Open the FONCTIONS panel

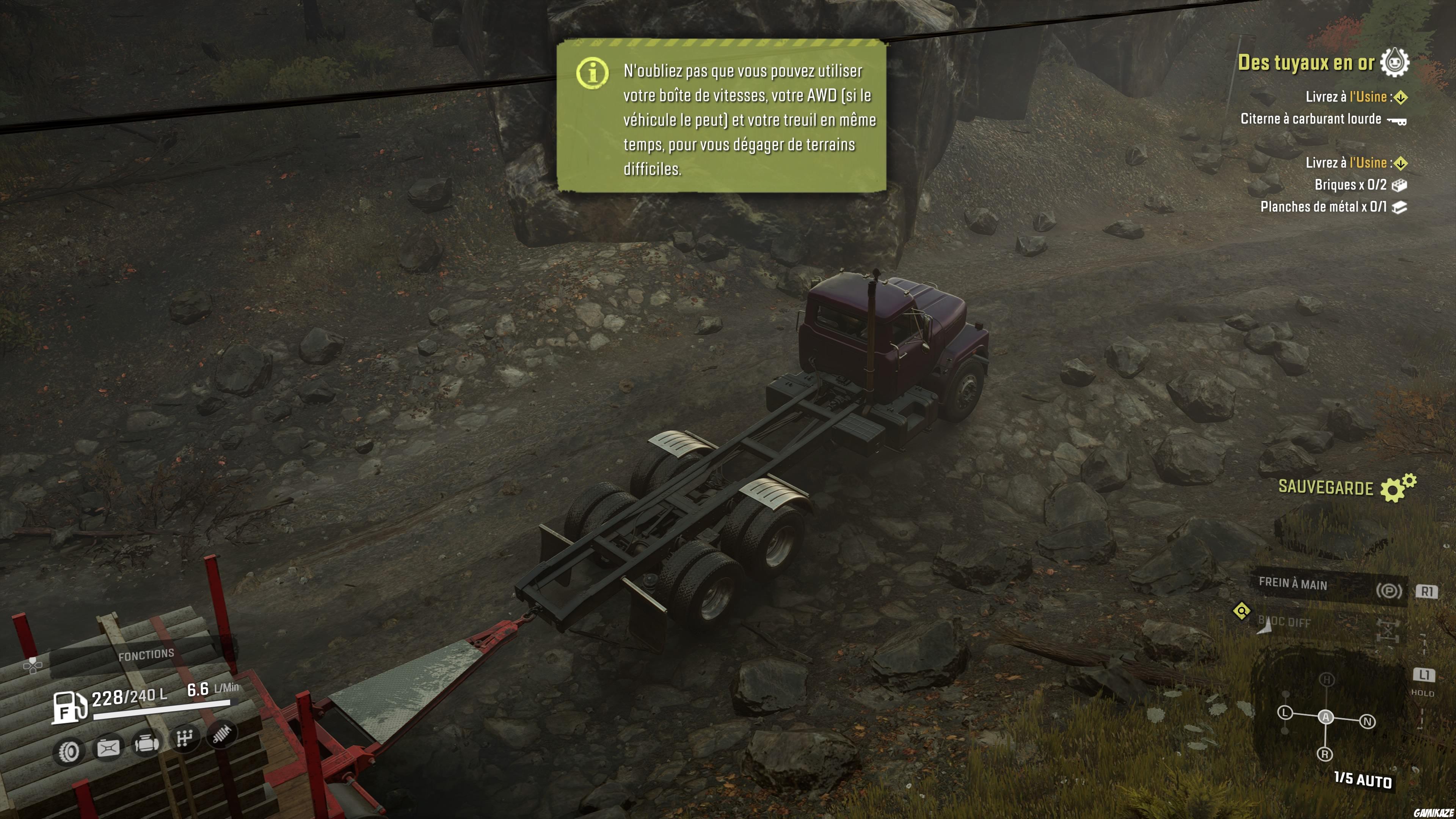(x=146, y=654)
